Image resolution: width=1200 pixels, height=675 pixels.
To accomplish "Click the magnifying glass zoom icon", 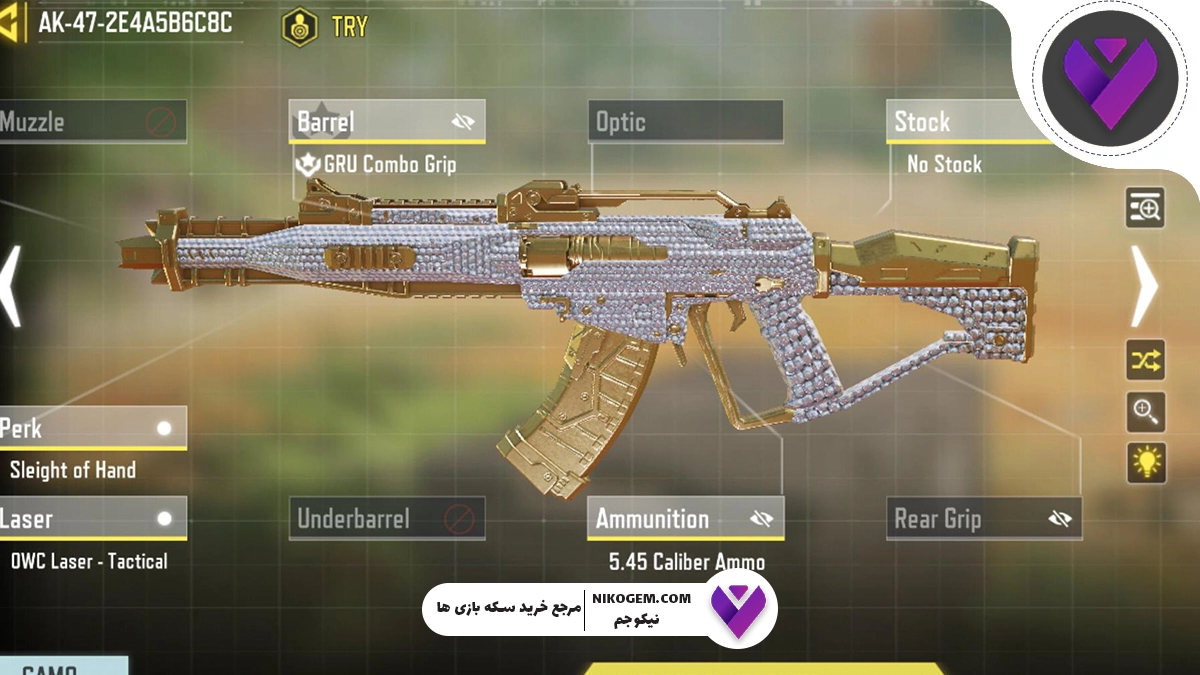I will point(1145,410).
